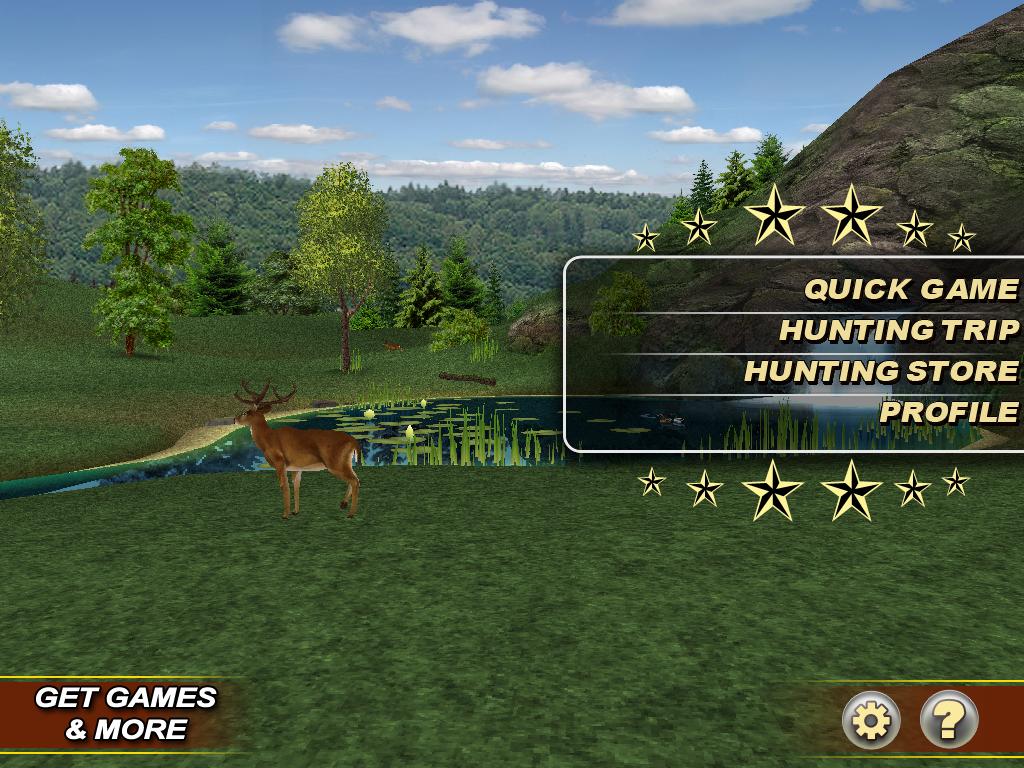1024x768 pixels.
Task: Open the Profile menu entry
Action: (x=949, y=412)
